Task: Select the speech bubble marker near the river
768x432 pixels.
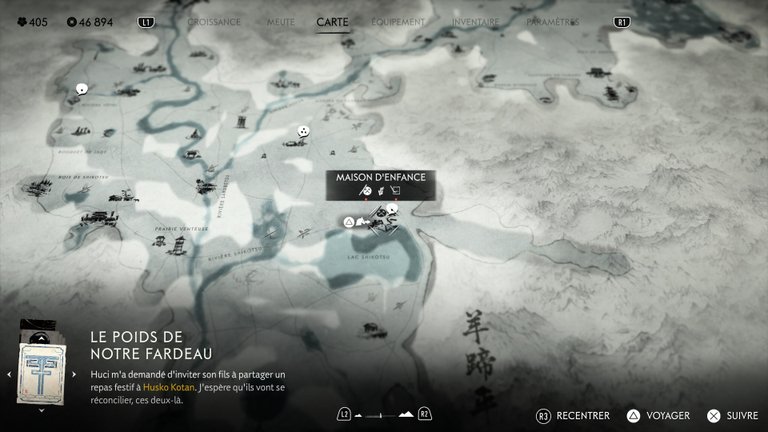Action: (x=303, y=131)
